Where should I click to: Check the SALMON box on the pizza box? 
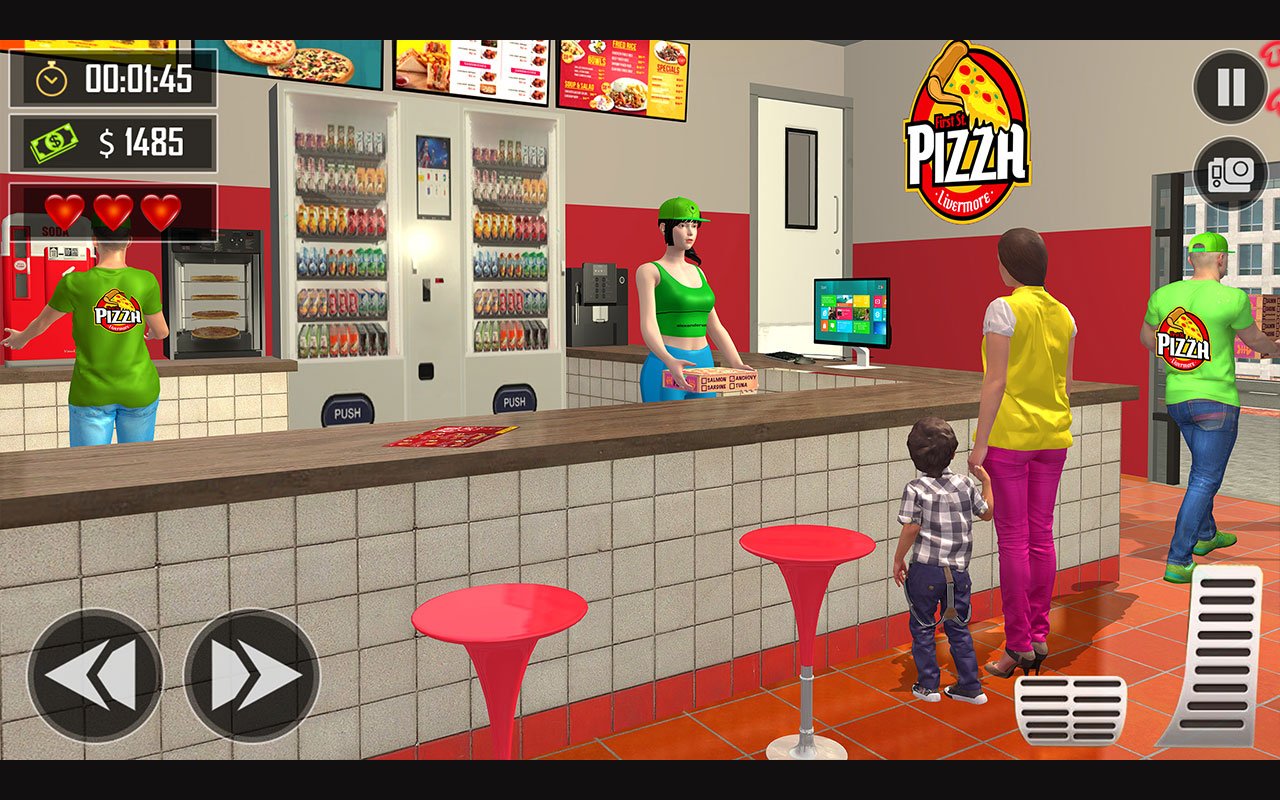tap(704, 380)
